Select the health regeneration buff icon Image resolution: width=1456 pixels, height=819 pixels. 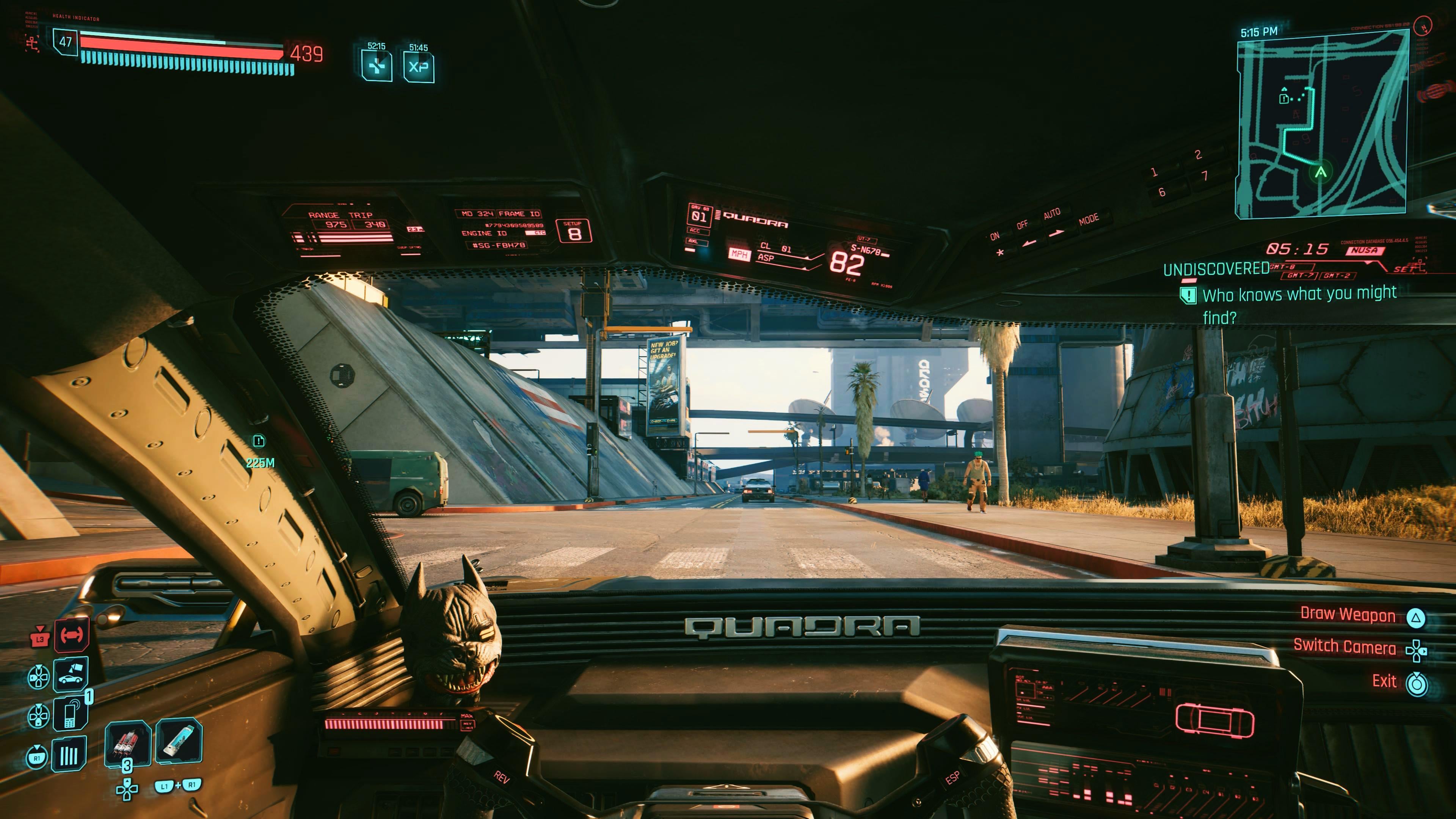point(377,67)
